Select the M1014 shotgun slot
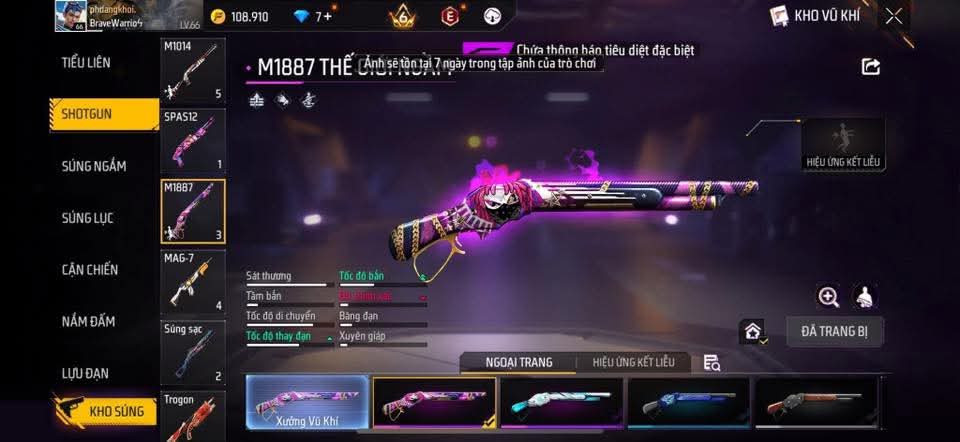 pyautogui.click(x=192, y=71)
